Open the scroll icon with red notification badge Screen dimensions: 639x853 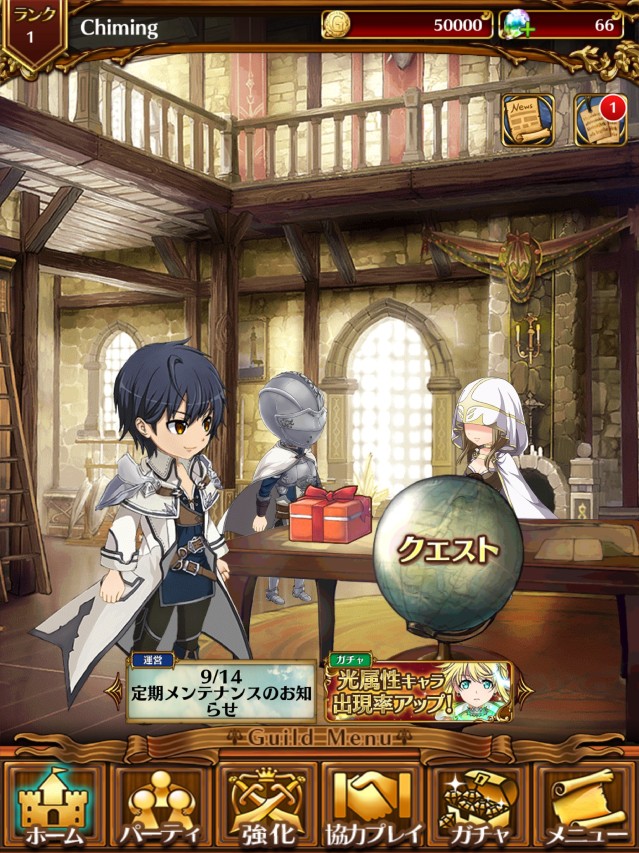(x=599, y=120)
